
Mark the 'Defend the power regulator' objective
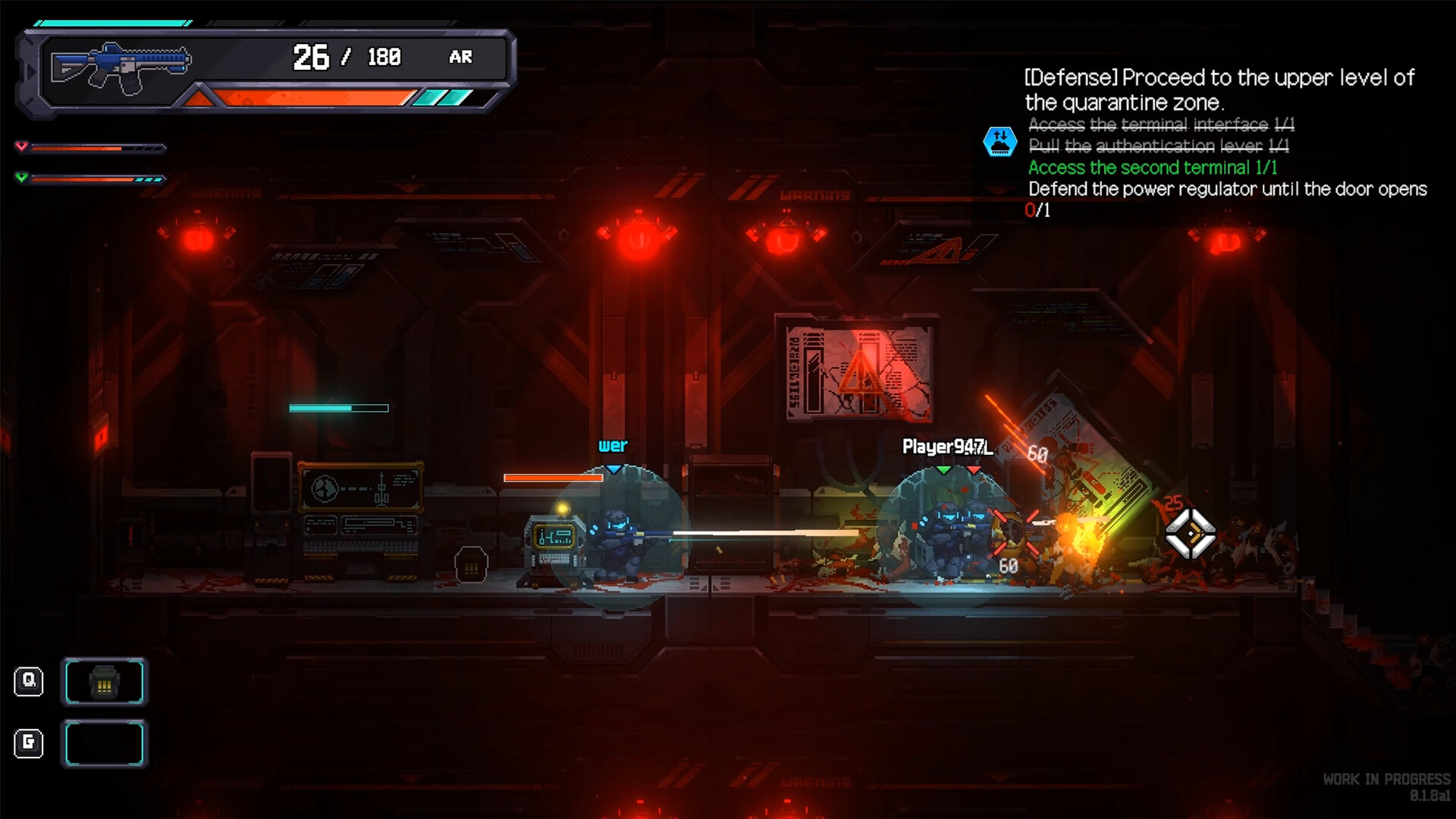click(1227, 190)
